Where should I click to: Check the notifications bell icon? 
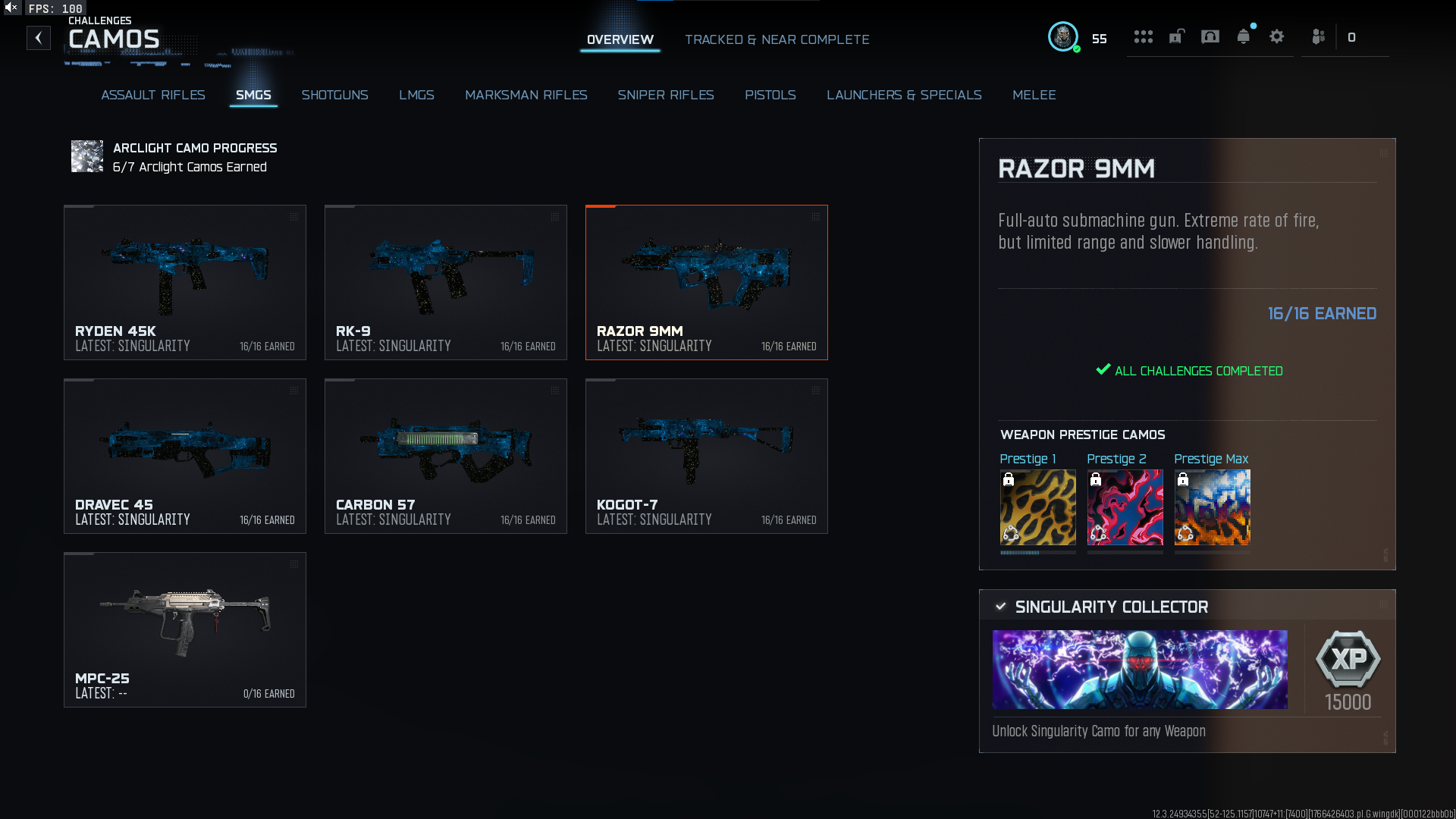pos(1243,36)
